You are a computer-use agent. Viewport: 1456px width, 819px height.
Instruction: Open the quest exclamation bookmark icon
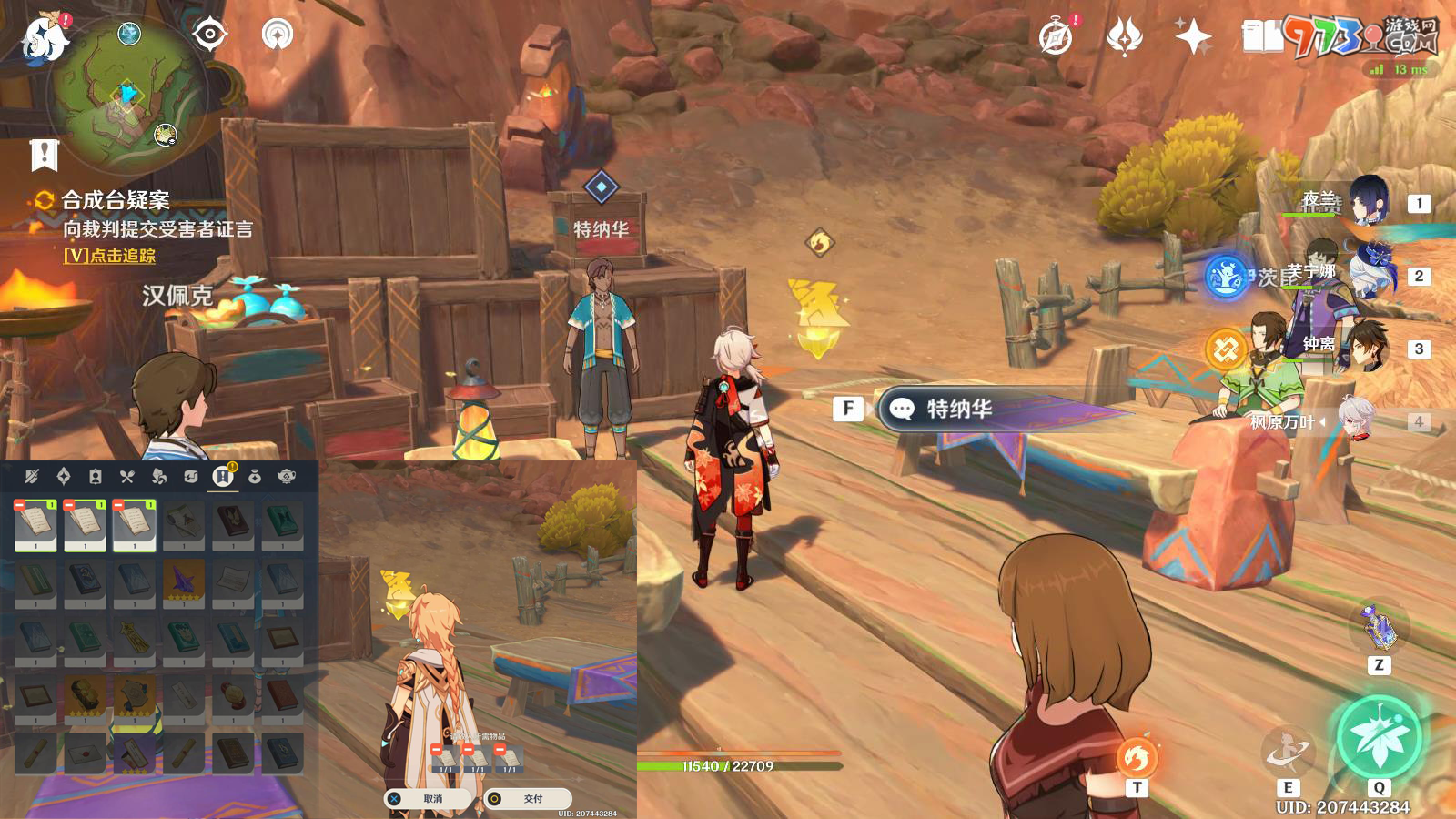(x=44, y=156)
